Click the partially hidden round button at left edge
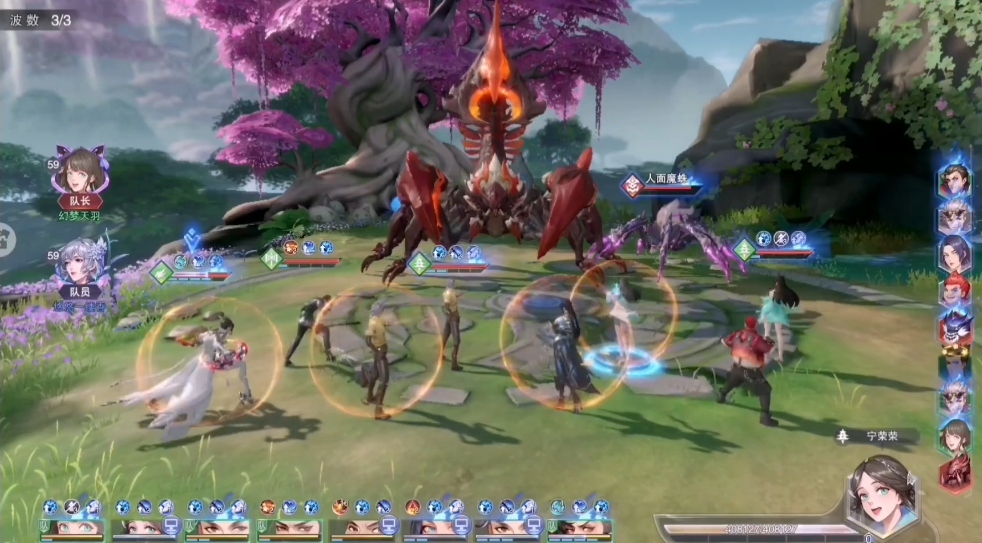 [x=5, y=238]
